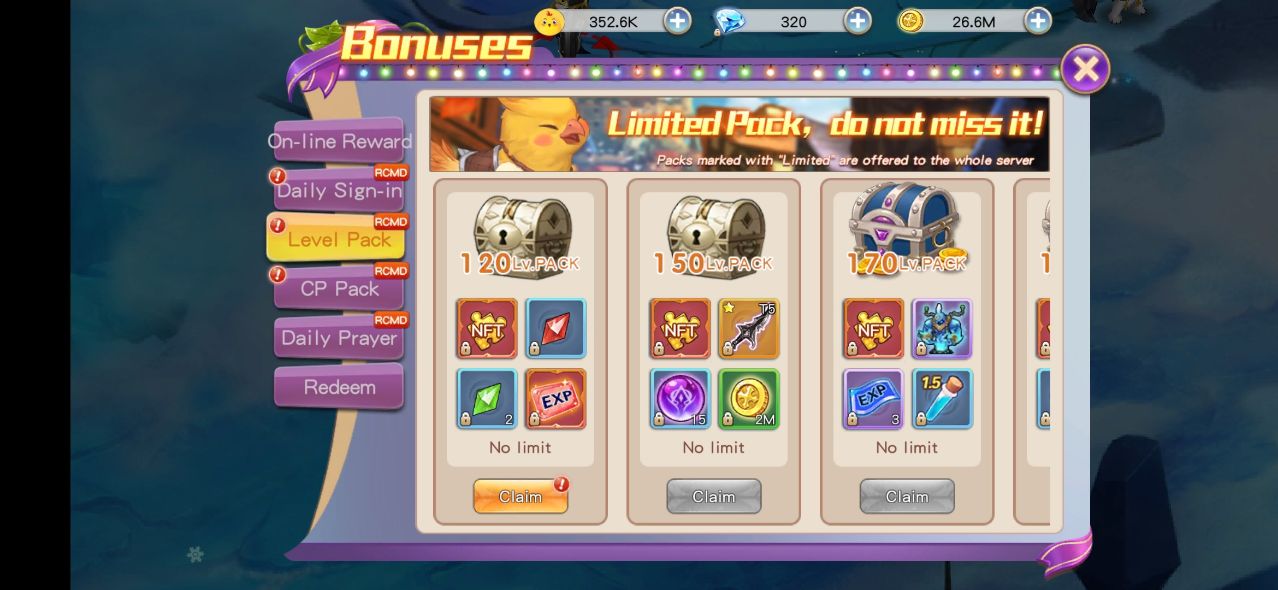Show the CP Pack tab

(339, 289)
